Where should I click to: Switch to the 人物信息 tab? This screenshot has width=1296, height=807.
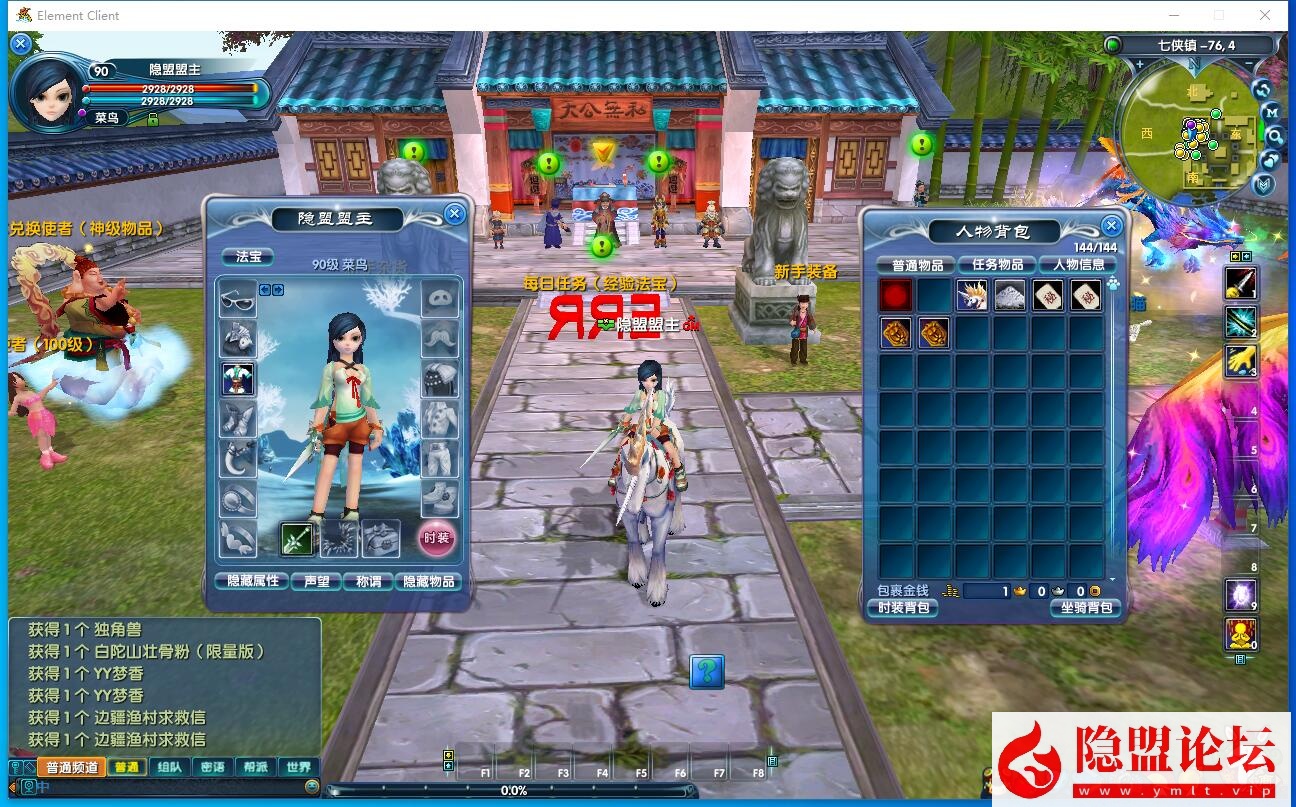point(1078,265)
